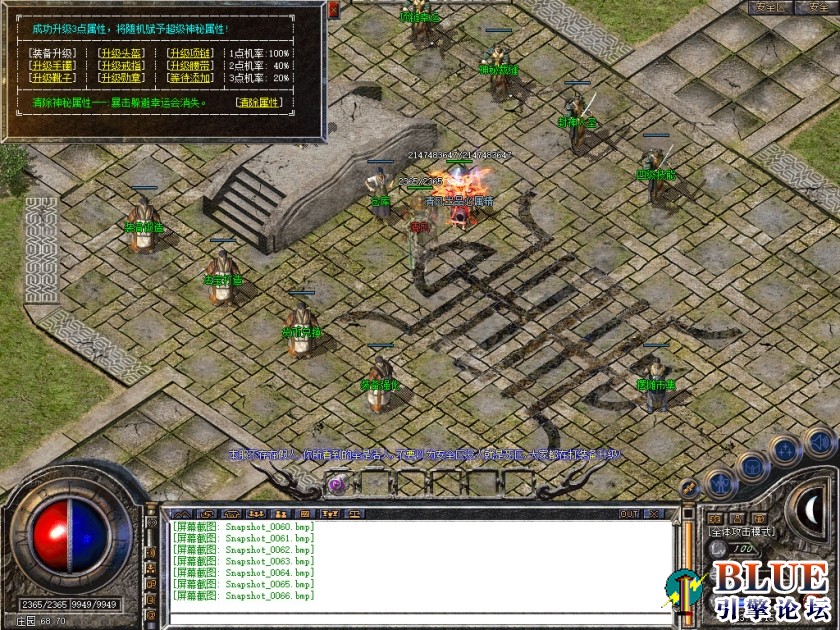
Task: Close the chat panel with its X button
Action: [654, 514]
